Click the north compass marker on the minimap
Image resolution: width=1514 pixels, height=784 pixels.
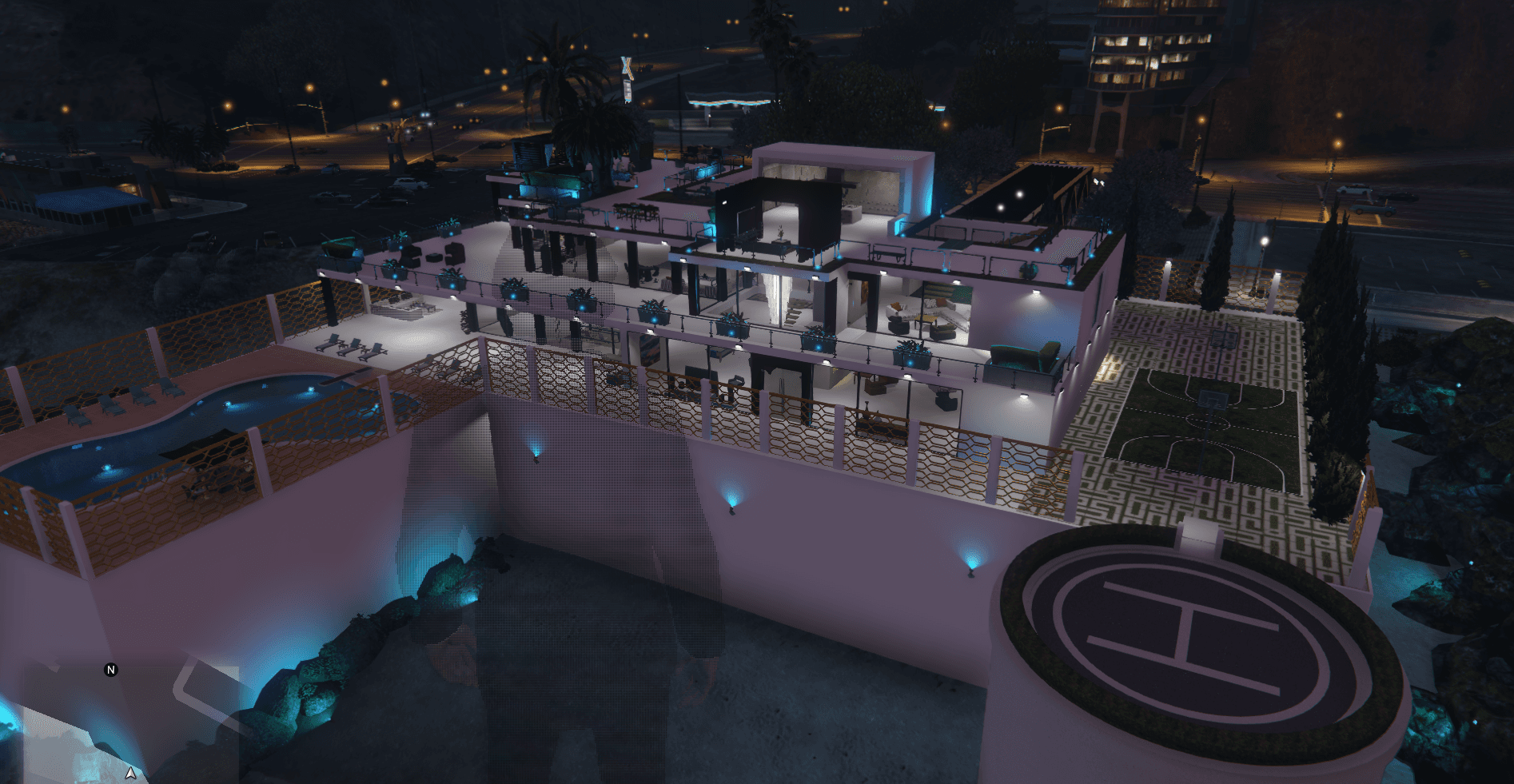click(x=111, y=670)
